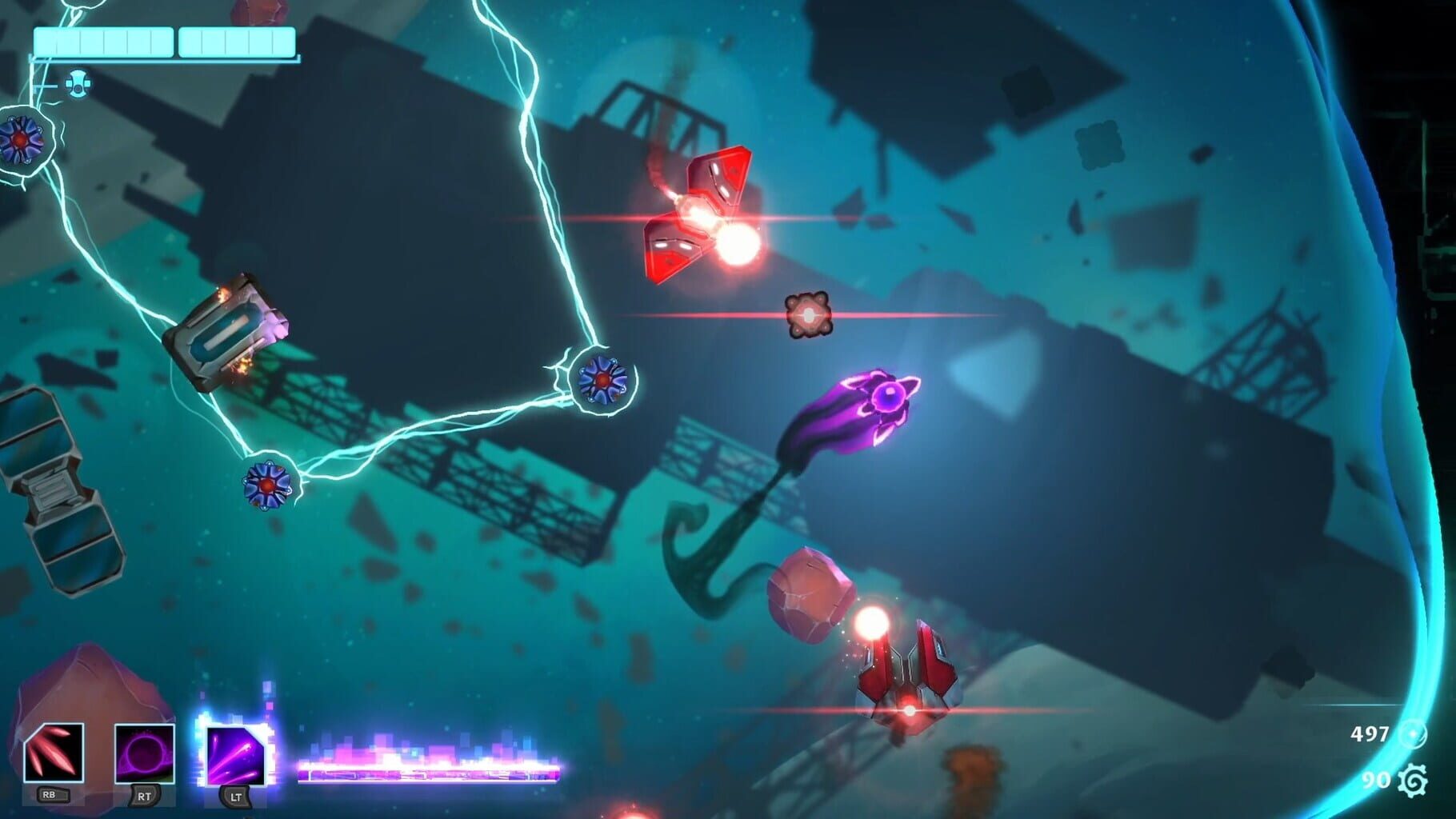Click the 90 gear counter
The width and height of the screenshot is (1456, 819).
point(1378,781)
